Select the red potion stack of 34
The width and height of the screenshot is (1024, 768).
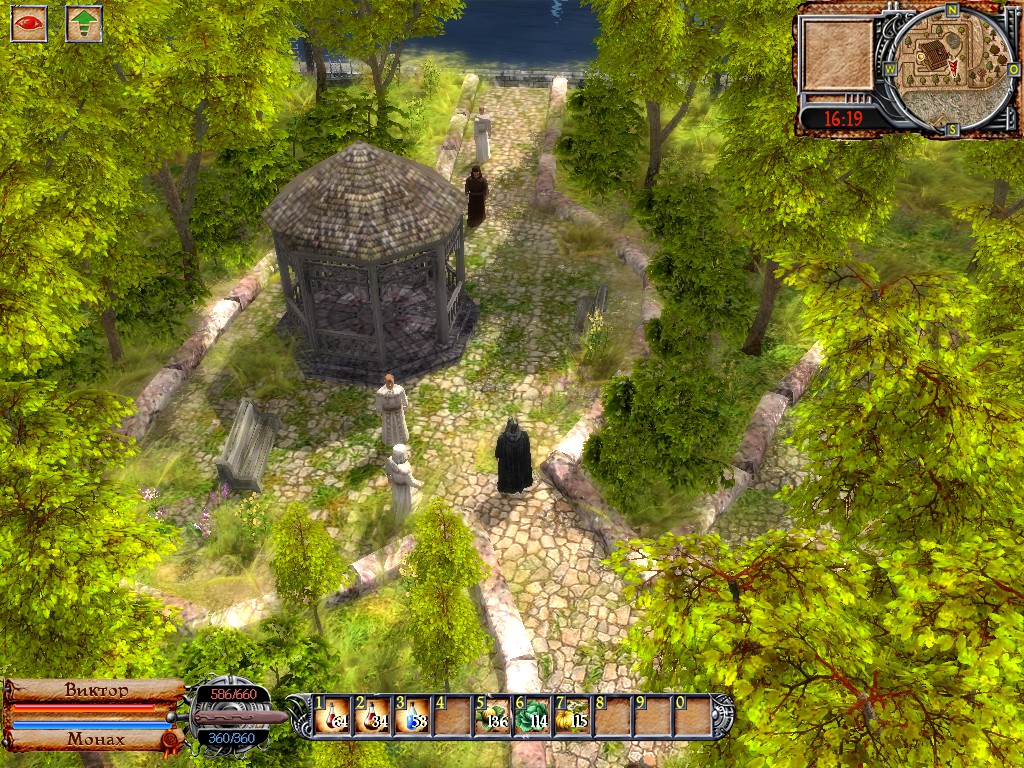[x=372, y=716]
